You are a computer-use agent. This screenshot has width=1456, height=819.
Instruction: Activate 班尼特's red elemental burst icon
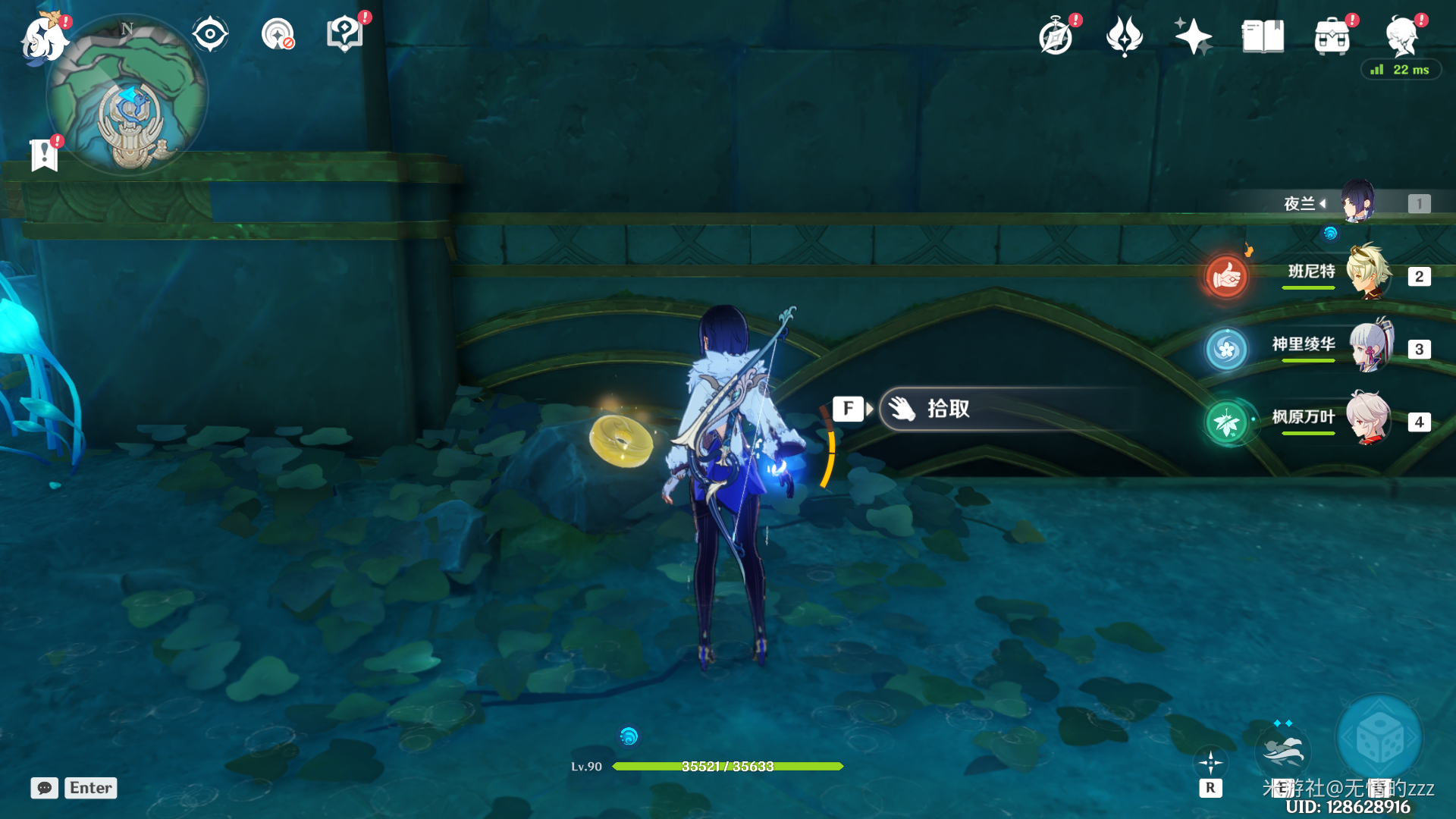coord(1226,277)
